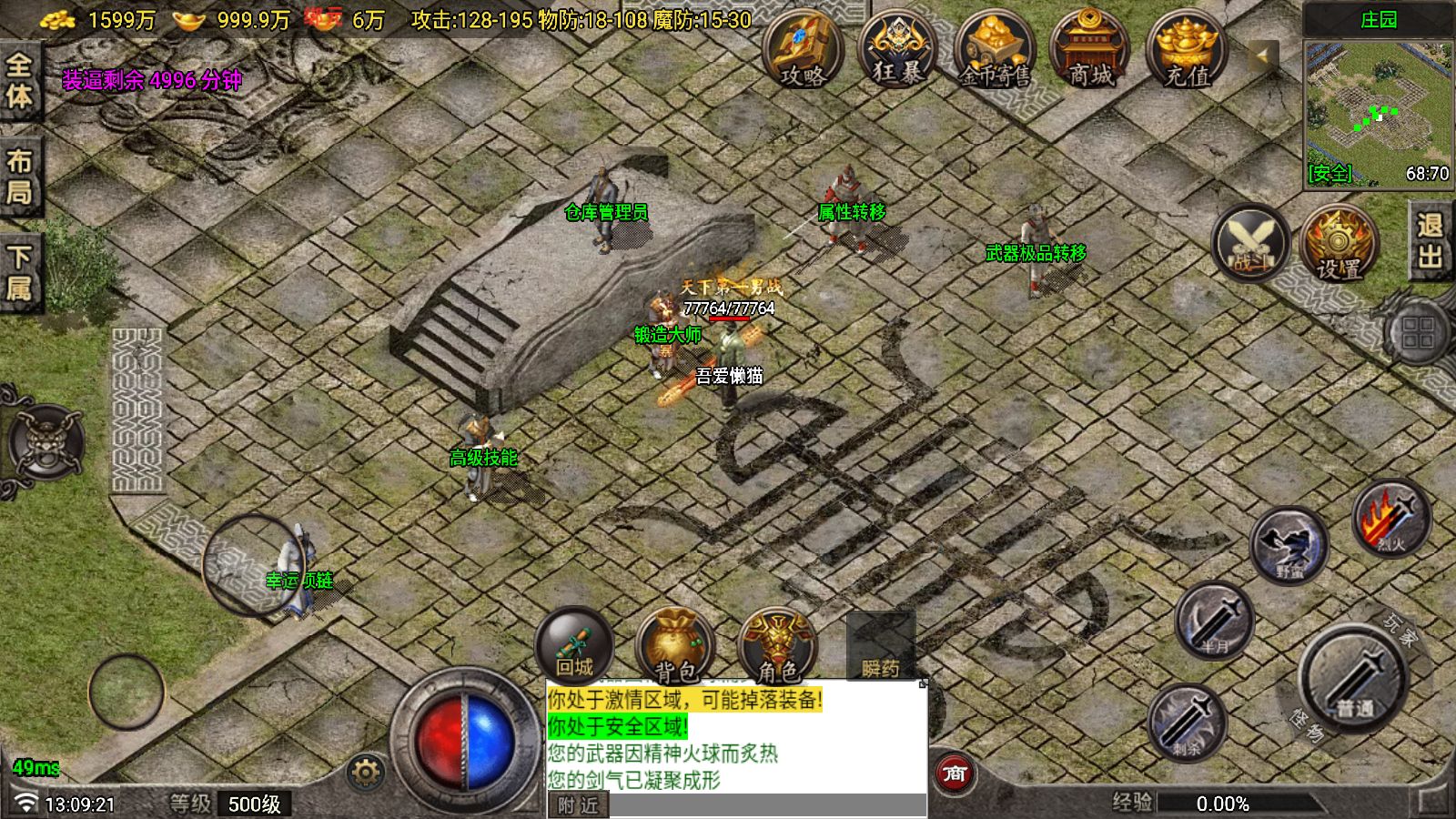This screenshot has height=819, width=1456.
Task: Switch the chat channel via 附近
Action: coord(579,806)
